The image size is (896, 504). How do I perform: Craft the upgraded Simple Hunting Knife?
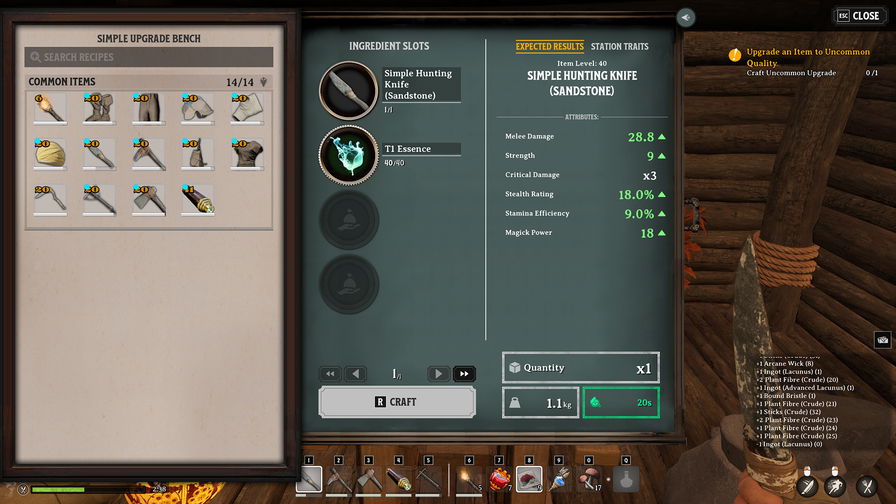coord(397,402)
